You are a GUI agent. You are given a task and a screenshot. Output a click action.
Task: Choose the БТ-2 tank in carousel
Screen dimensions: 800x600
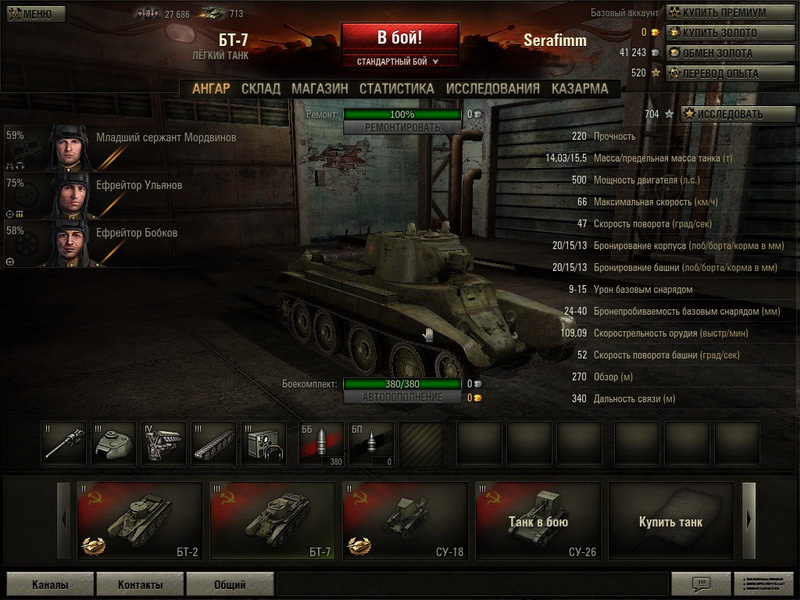click(138, 521)
